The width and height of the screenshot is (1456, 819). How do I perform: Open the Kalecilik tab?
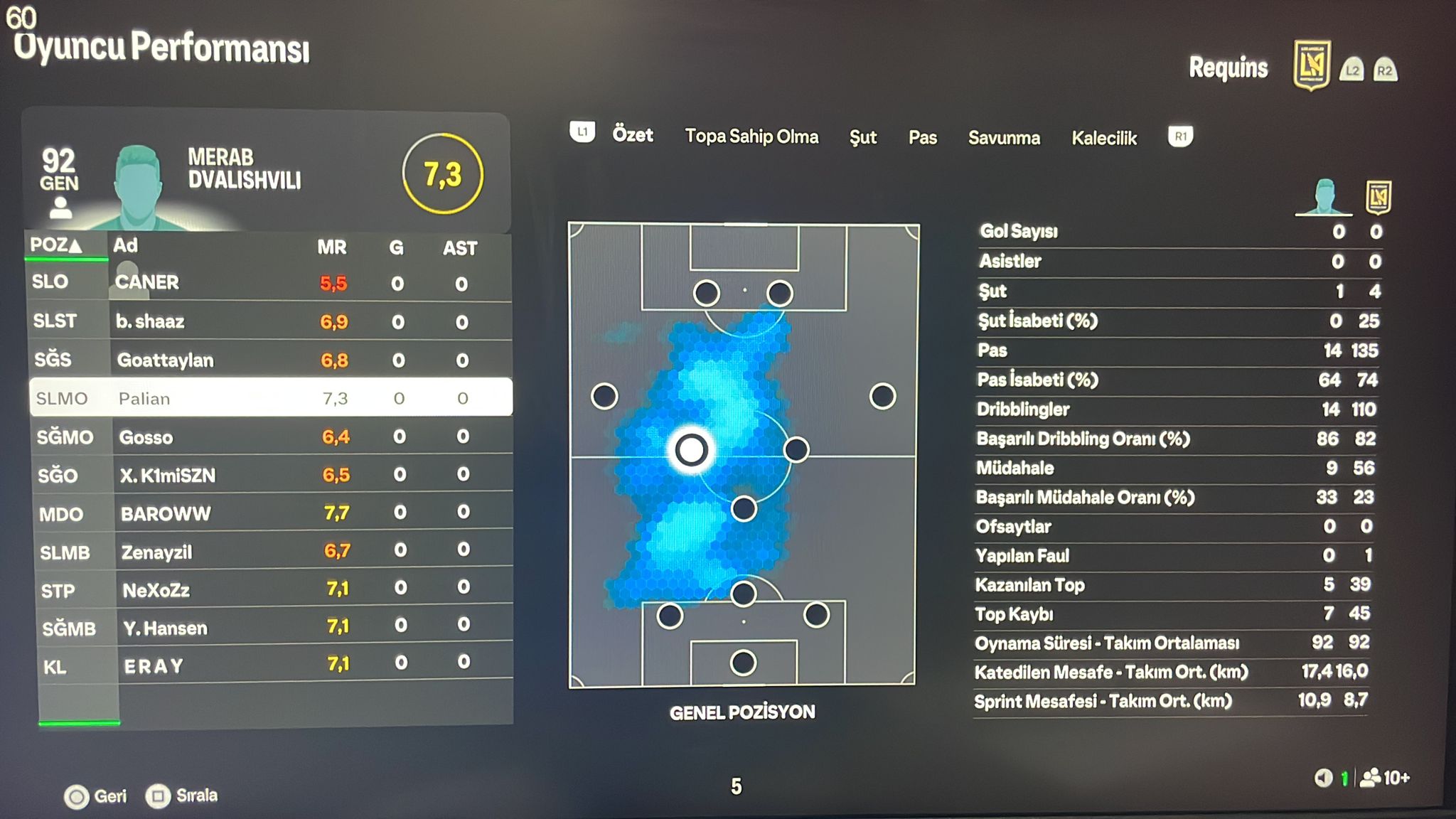1104,138
